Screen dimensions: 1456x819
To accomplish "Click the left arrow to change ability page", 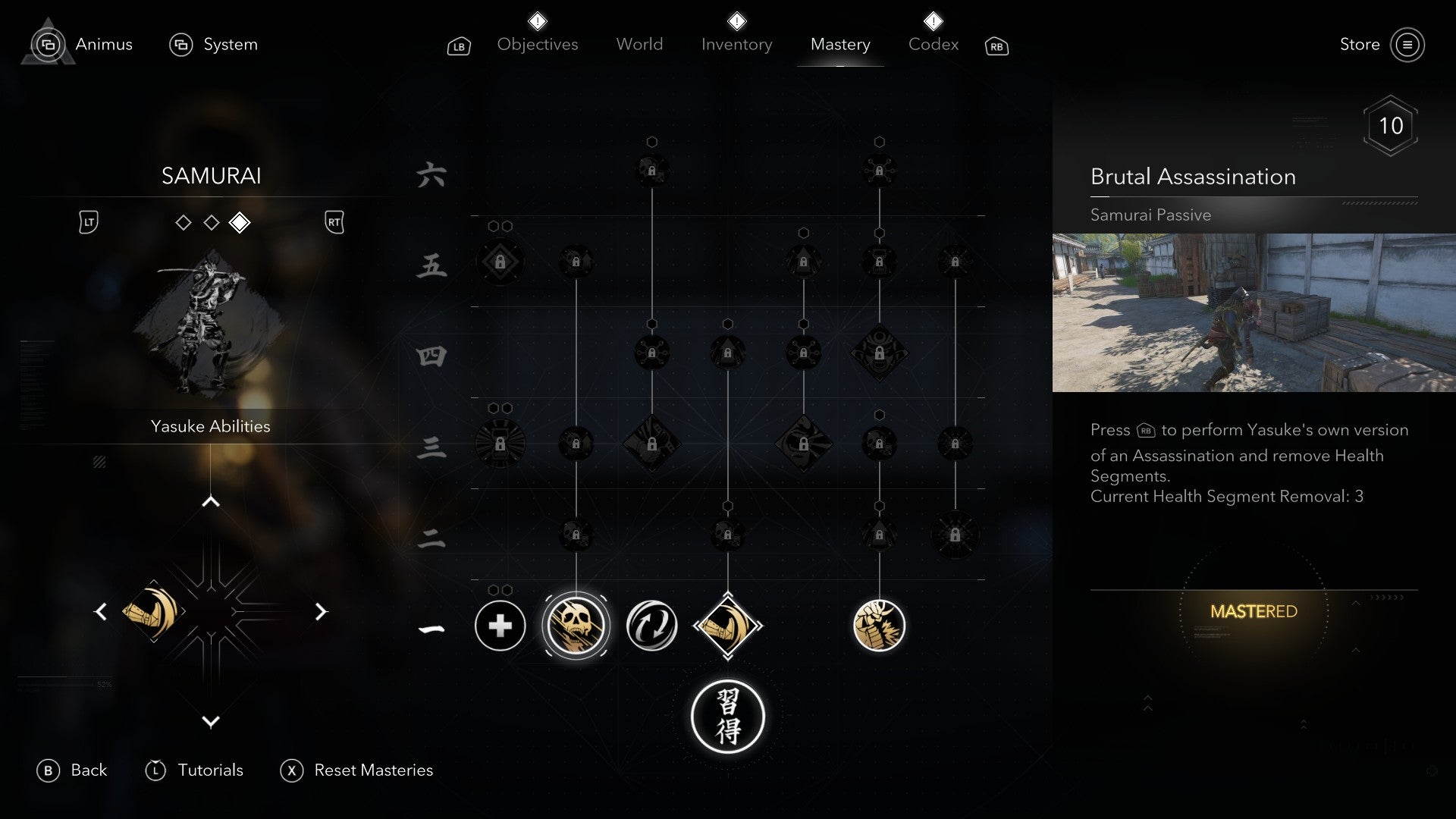I will pyautogui.click(x=102, y=611).
